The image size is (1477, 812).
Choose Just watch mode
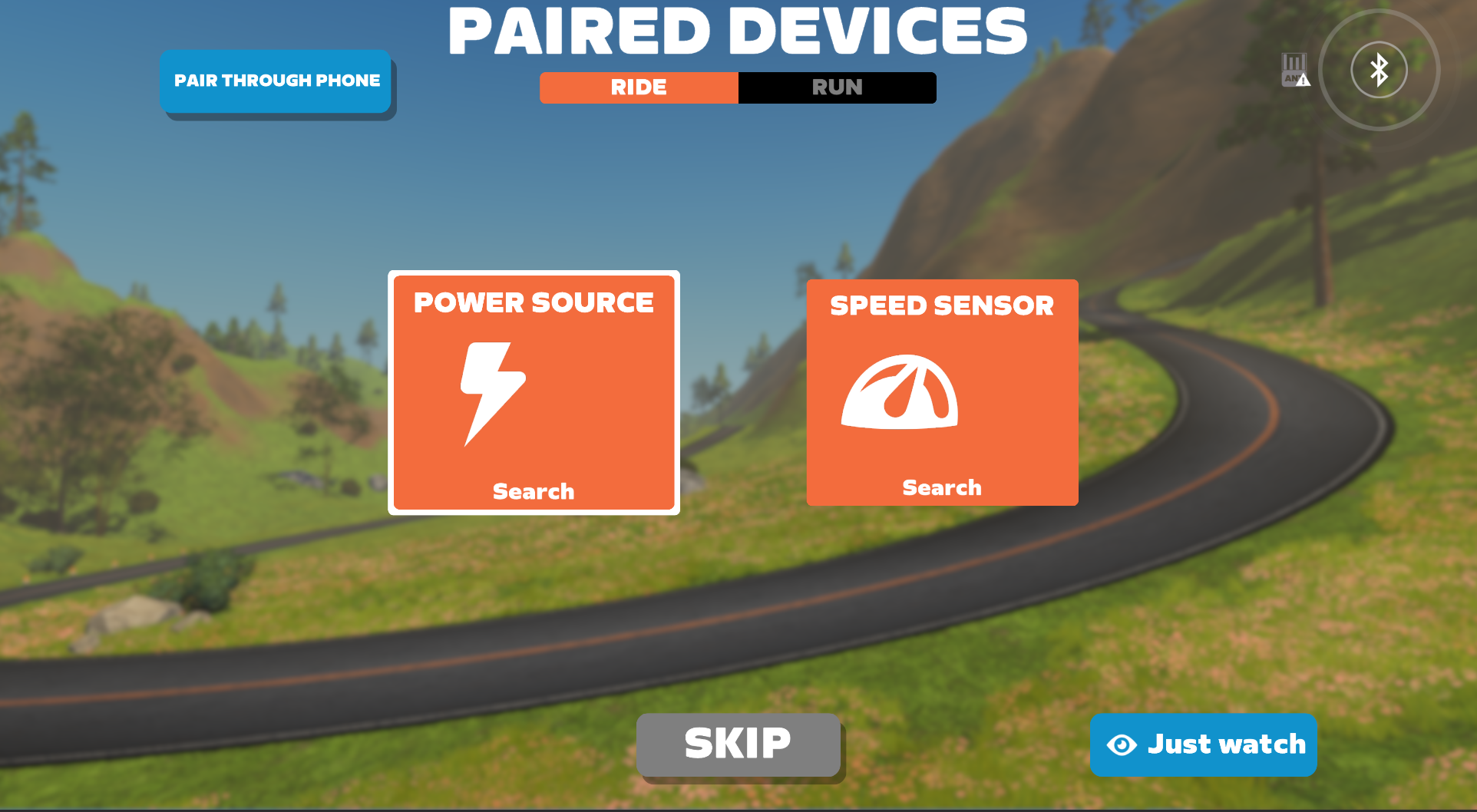coord(1202,744)
